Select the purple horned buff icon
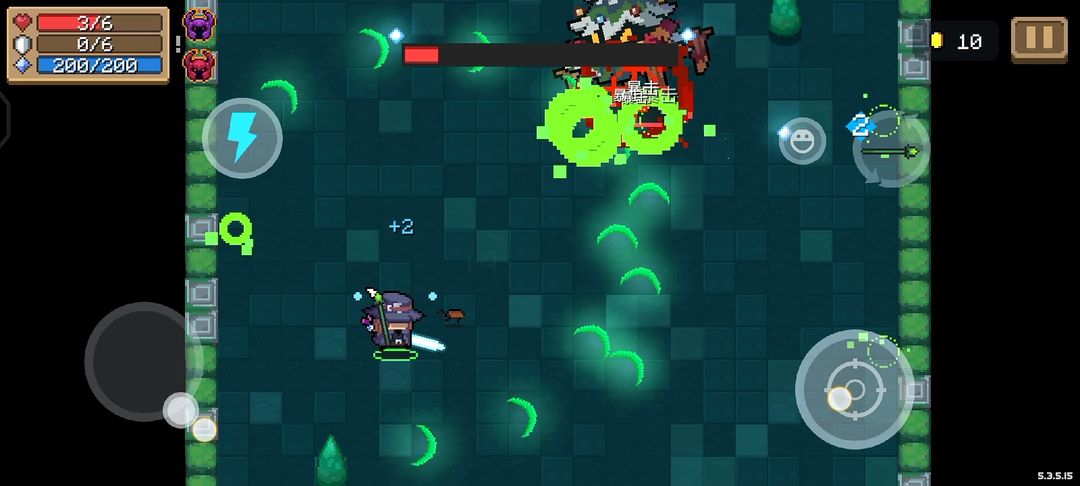This screenshot has width=1080, height=486. coord(199,23)
